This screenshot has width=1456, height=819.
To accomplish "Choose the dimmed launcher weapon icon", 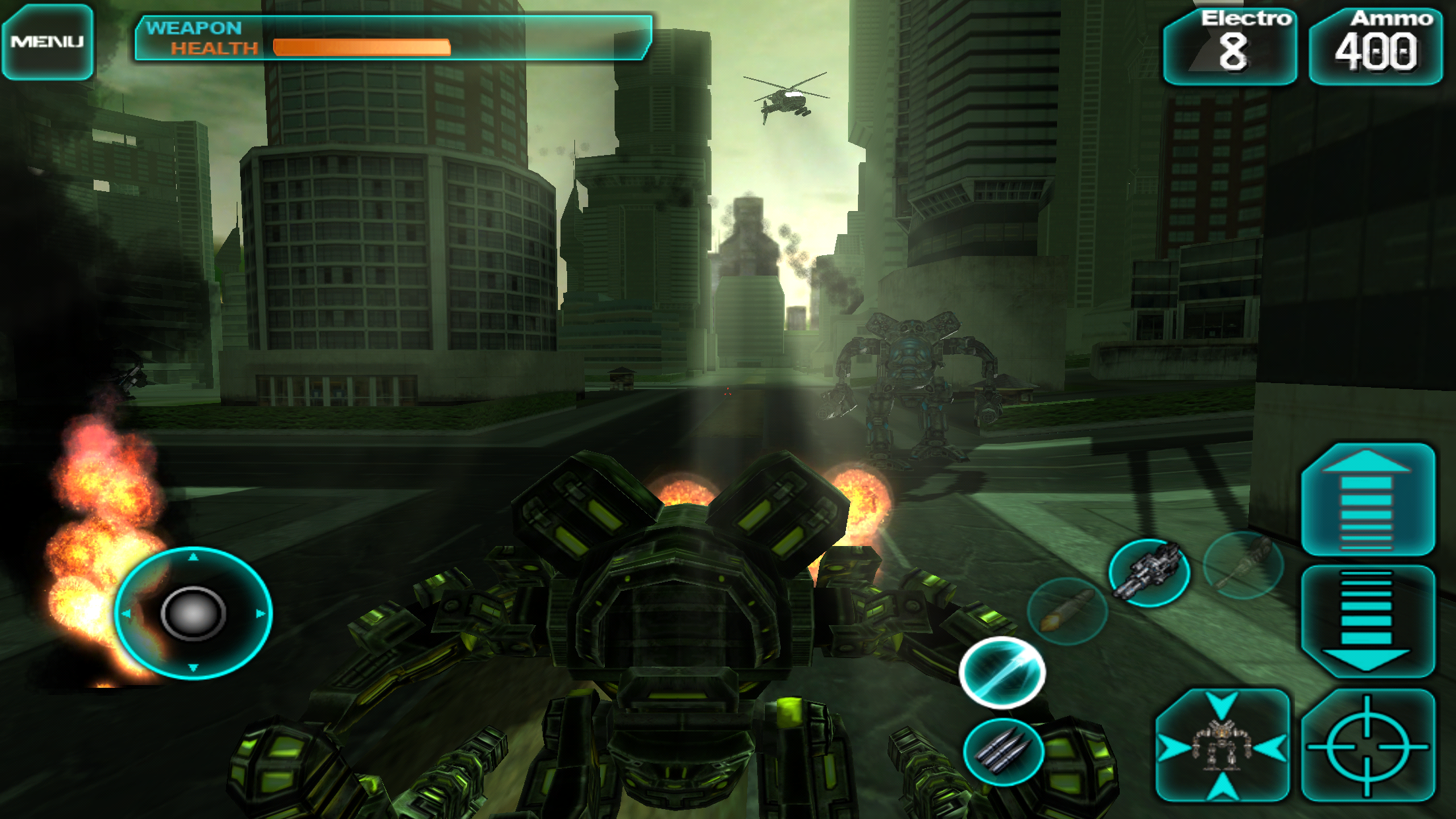I will tap(1243, 564).
